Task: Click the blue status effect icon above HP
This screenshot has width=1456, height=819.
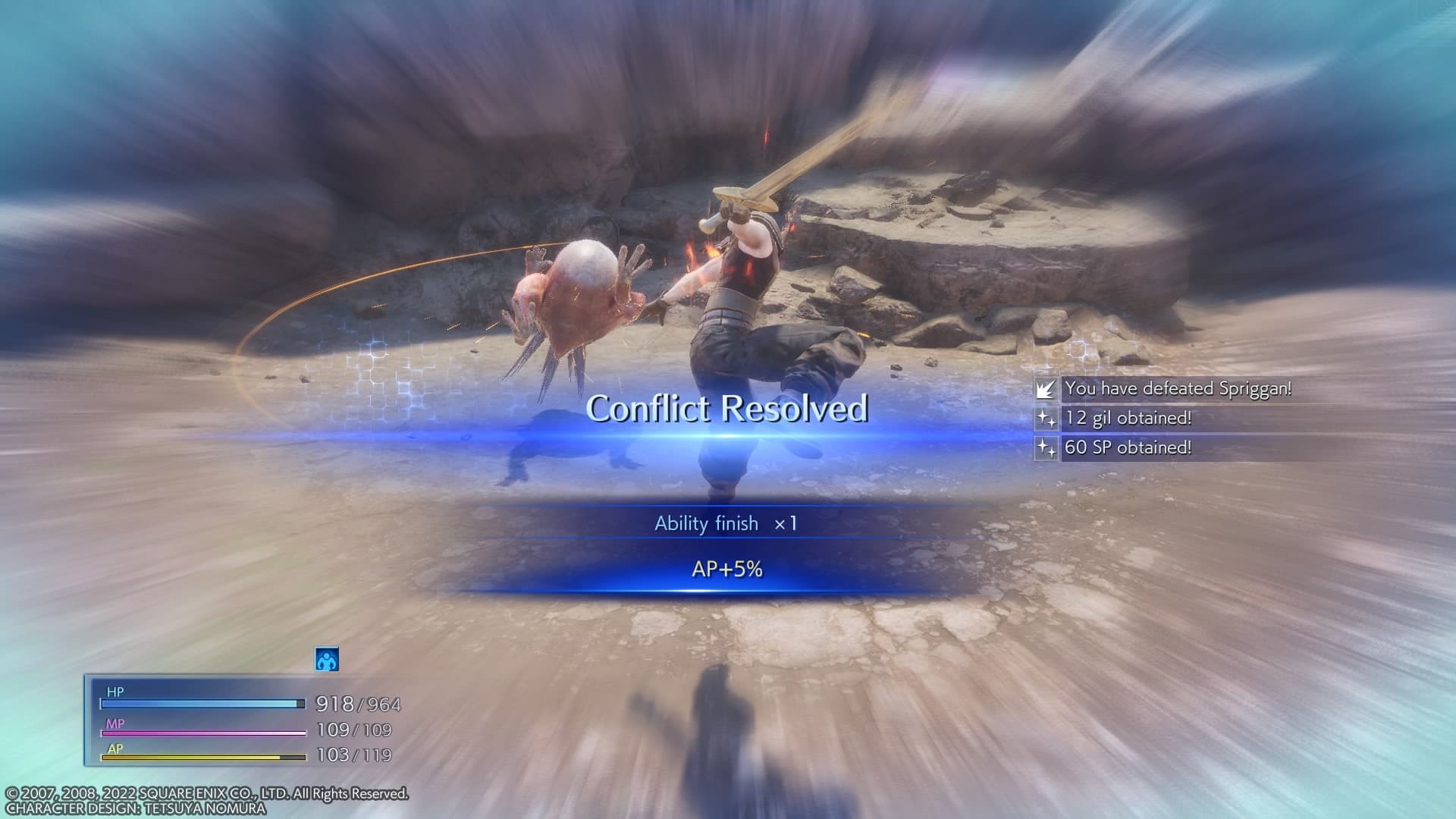Action: [x=327, y=660]
